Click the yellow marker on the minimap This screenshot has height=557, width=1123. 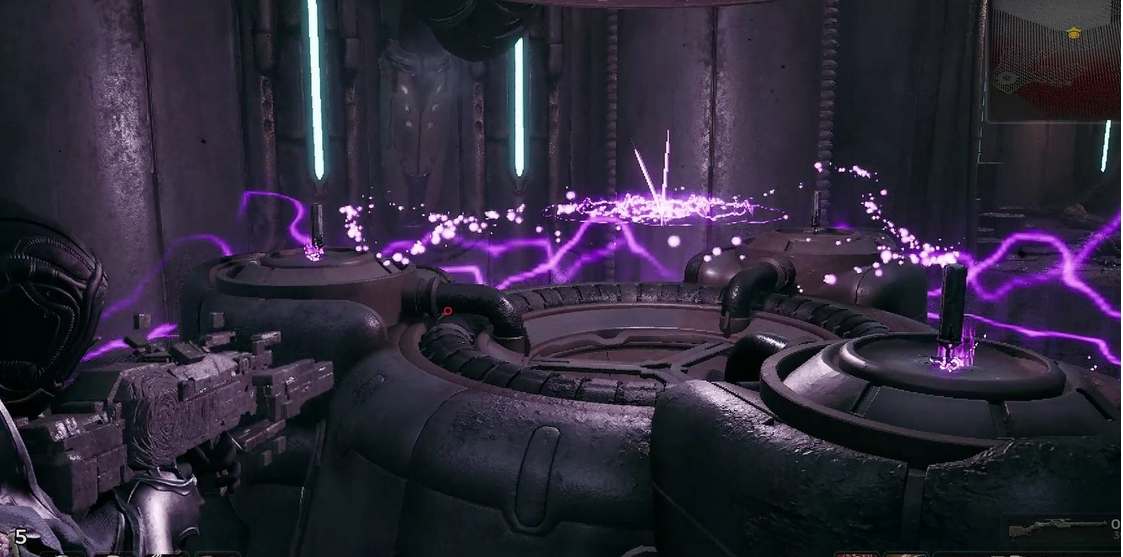(1074, 33)
